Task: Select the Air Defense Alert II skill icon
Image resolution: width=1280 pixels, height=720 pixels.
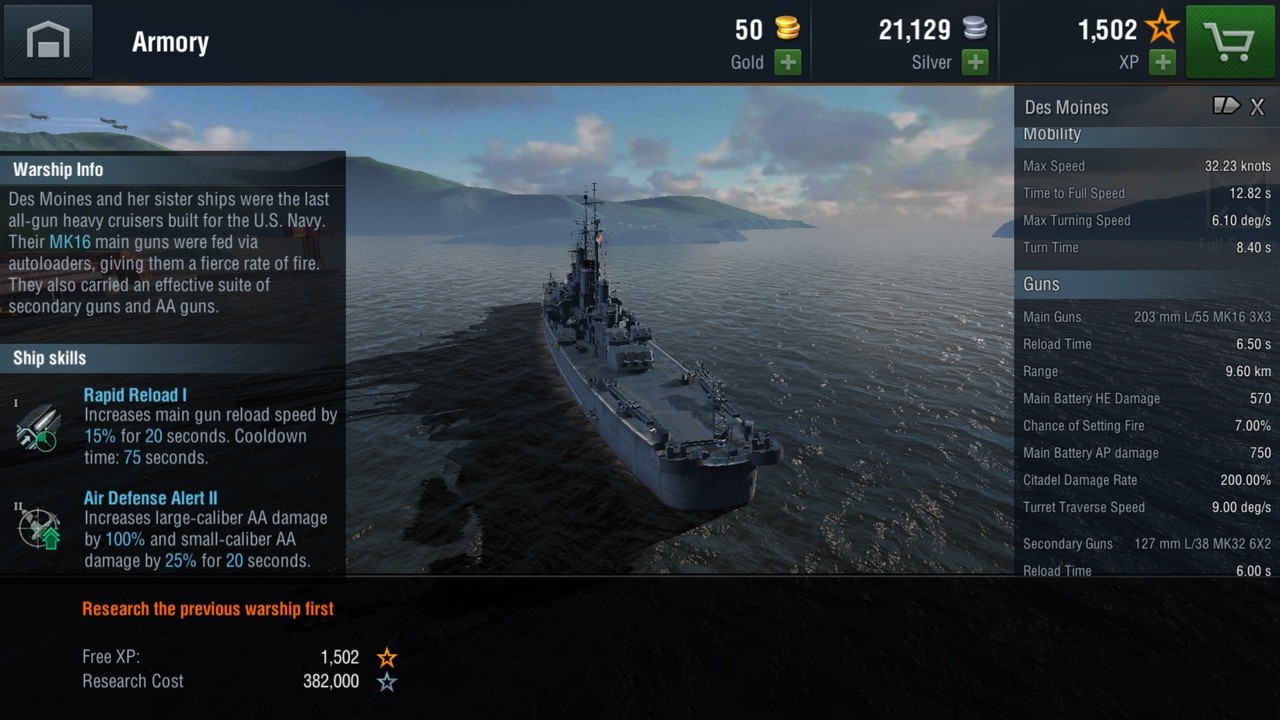Action: [39, 528]
